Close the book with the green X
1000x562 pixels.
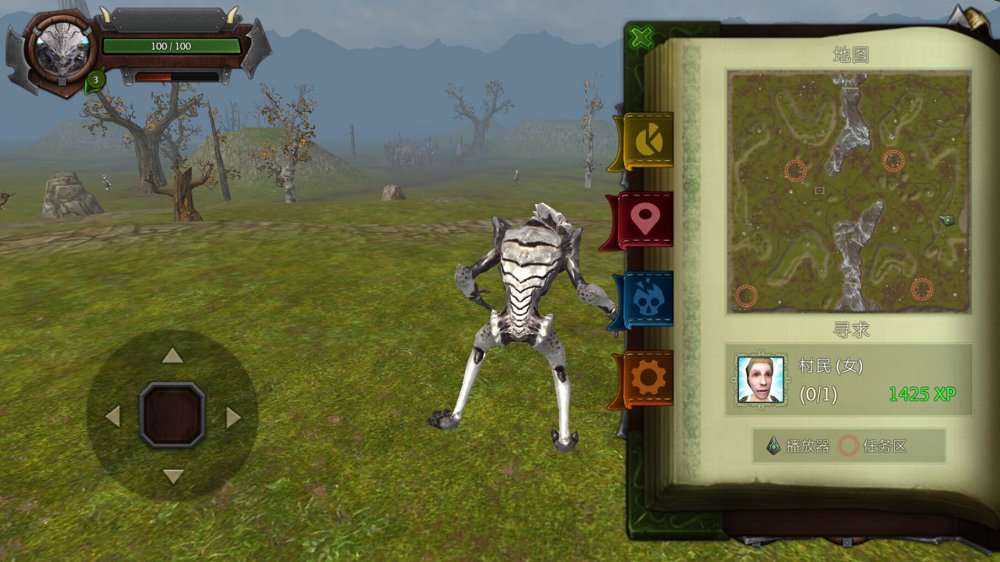point(642,37)
